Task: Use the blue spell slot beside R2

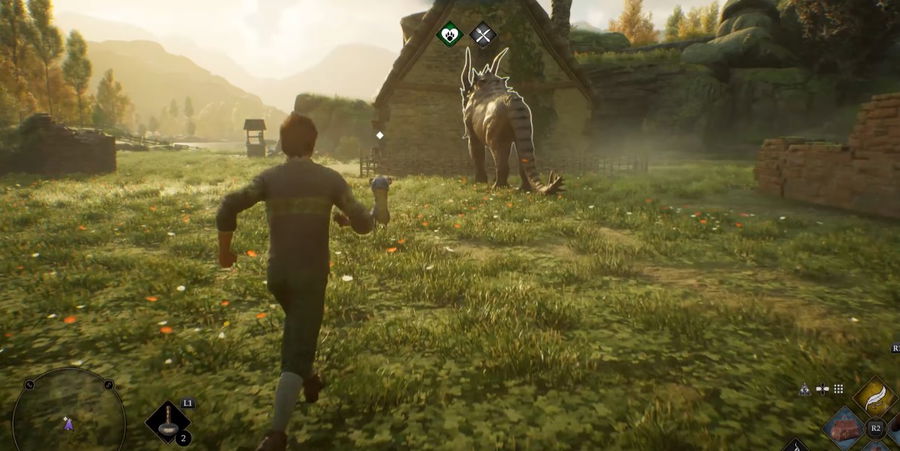Action: tap(845, 429)
